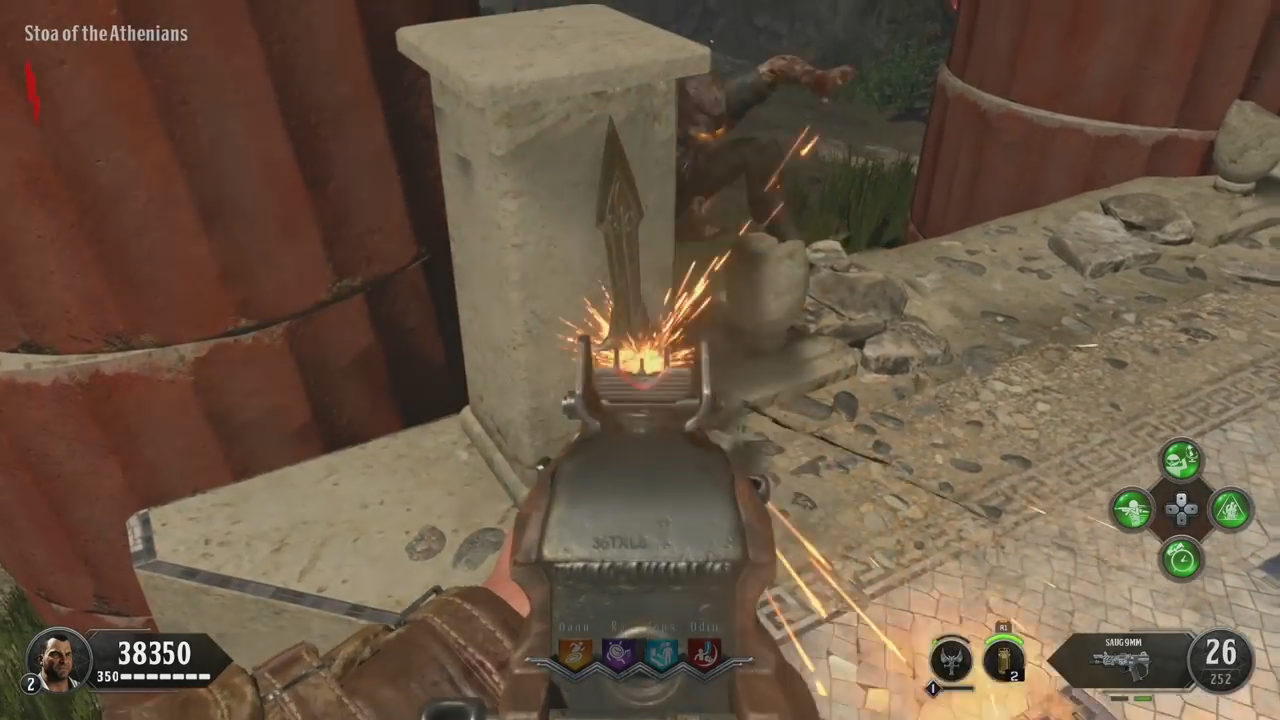The height and width of the screenshot is (720, 1280).
Task: Activate the winged special weapon icon
Action: click(x=950, y=658)
